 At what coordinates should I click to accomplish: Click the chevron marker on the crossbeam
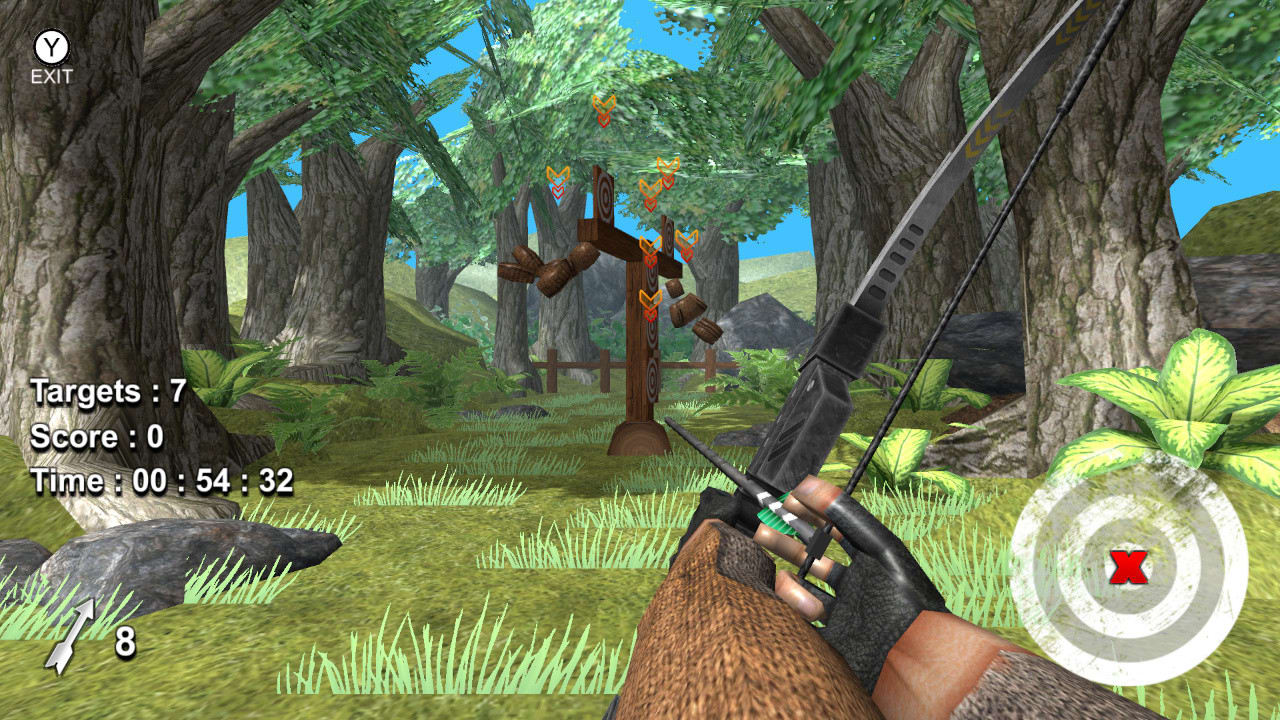[648, 245]
